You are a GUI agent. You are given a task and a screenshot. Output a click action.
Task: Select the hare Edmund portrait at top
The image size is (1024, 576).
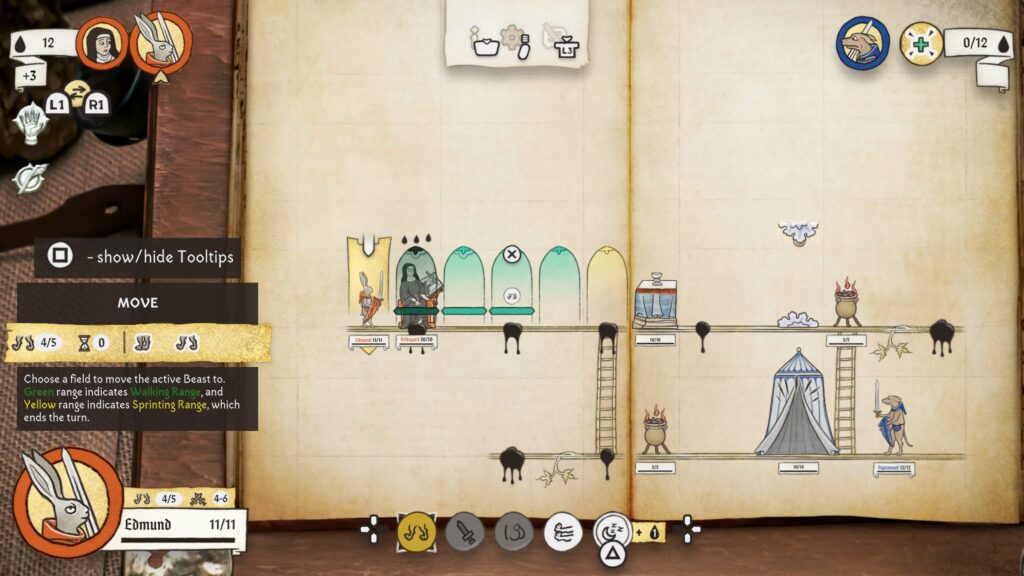point(160,43)
